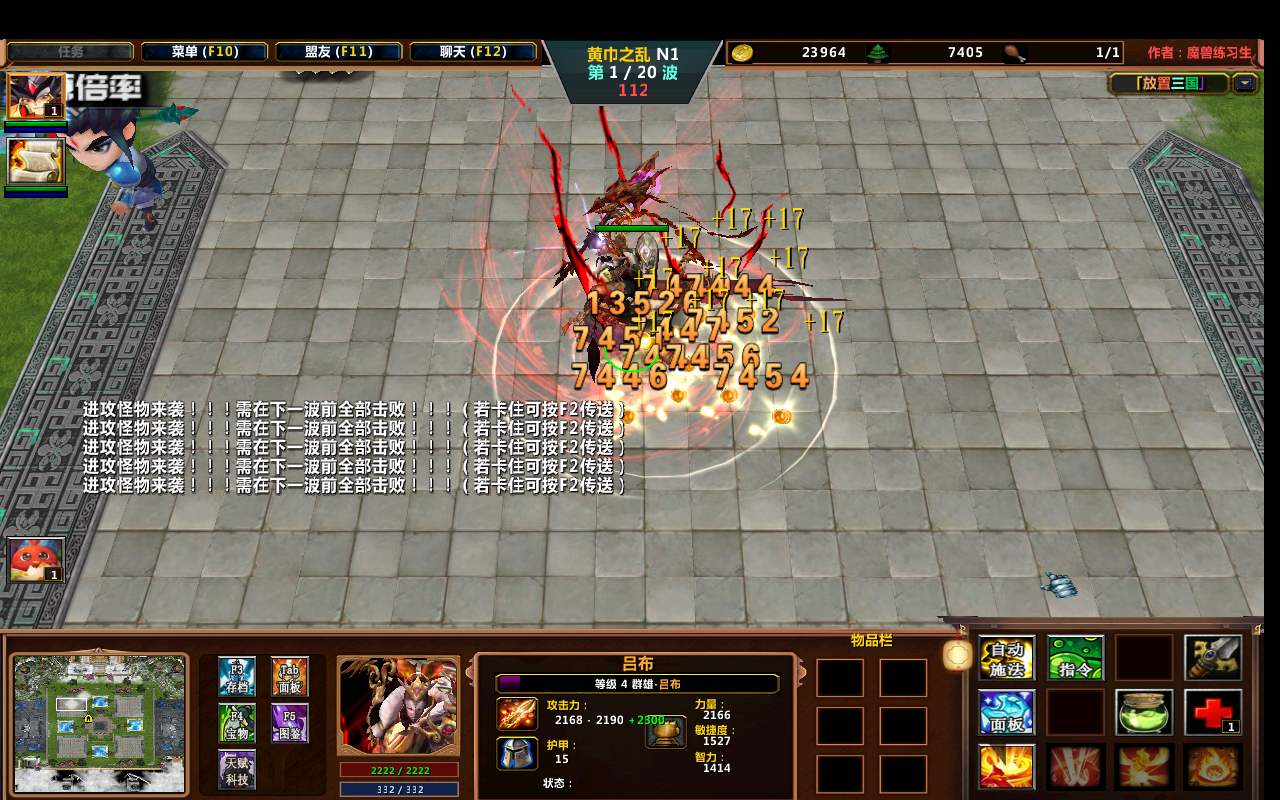Open the 聊天 (F12) chat log

(473, 52)
